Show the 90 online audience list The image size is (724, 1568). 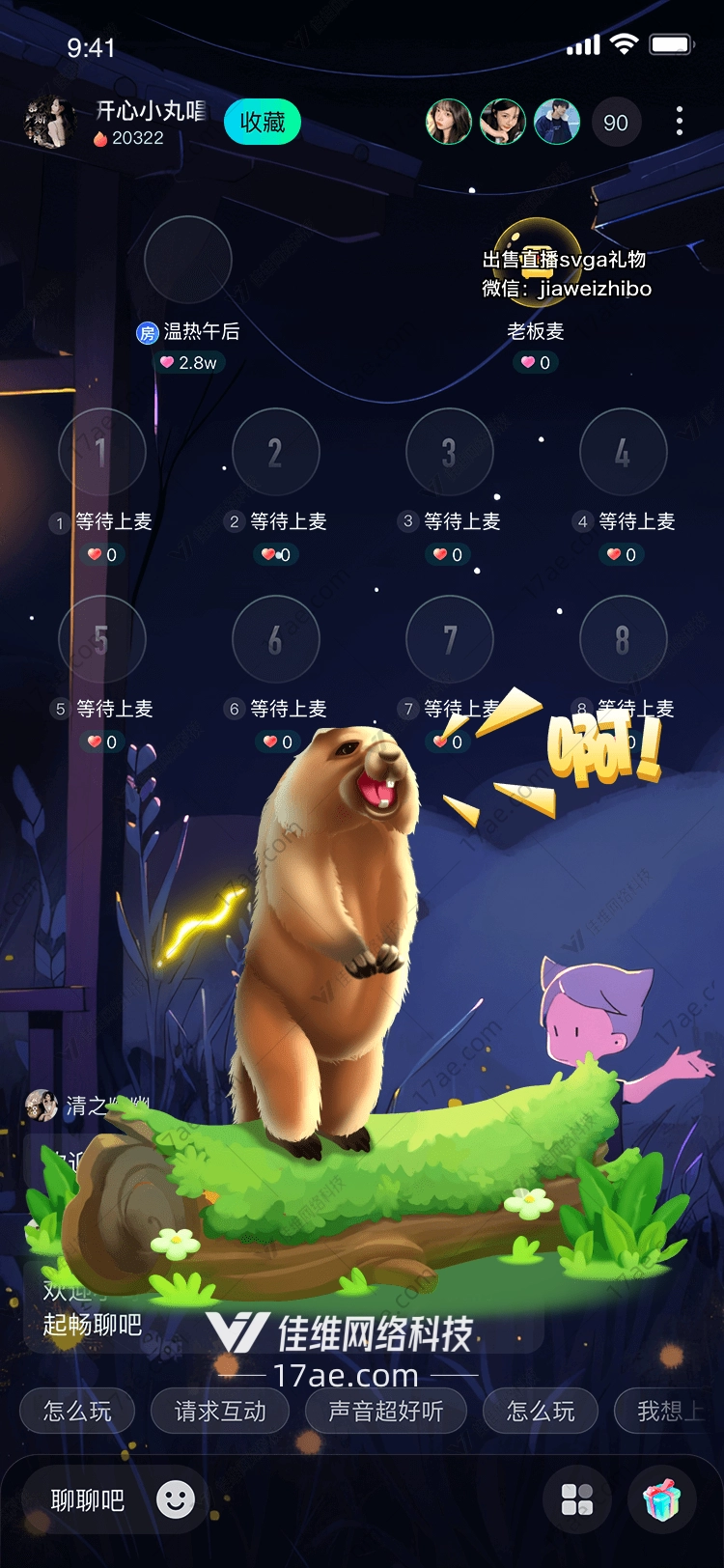[x=616, y=123]
